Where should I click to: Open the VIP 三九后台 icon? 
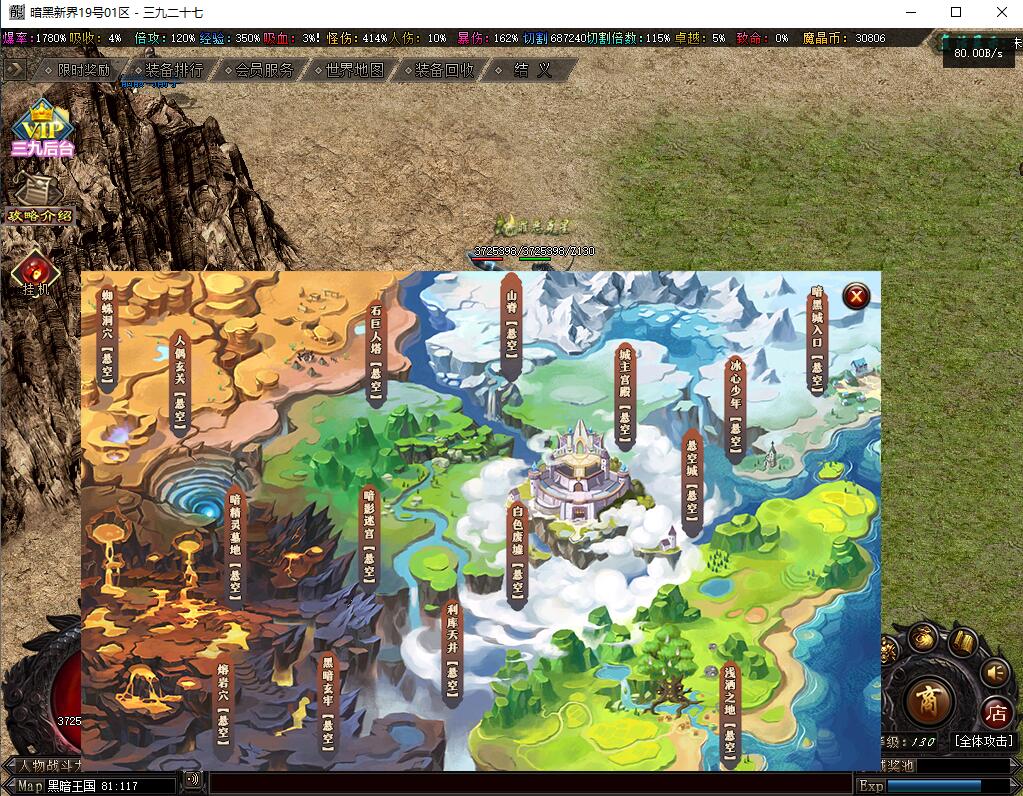point(42,130)
